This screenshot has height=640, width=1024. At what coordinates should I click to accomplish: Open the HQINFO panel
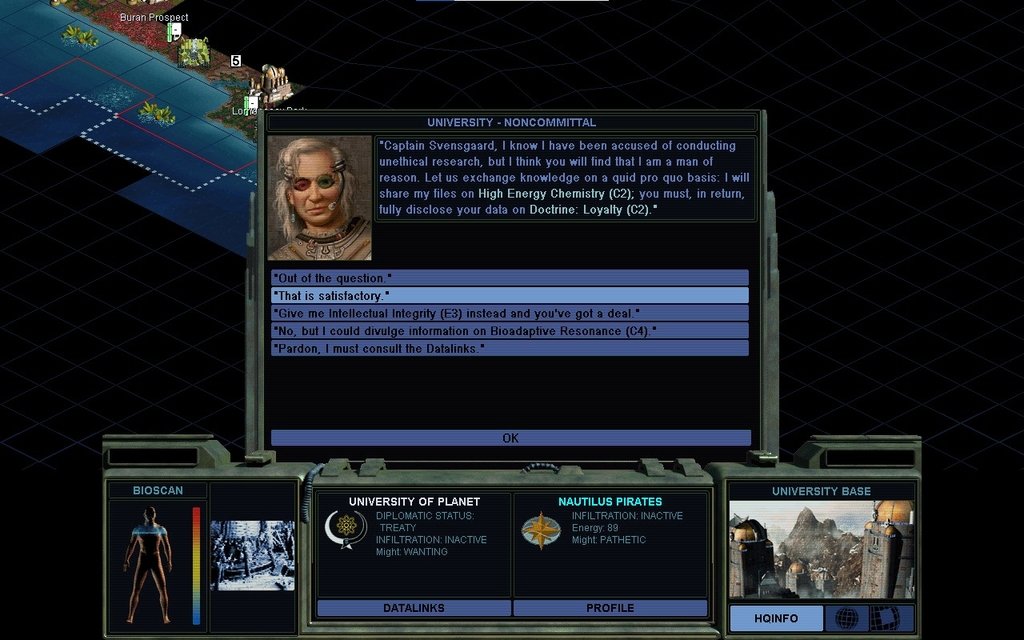coord(776,619)
